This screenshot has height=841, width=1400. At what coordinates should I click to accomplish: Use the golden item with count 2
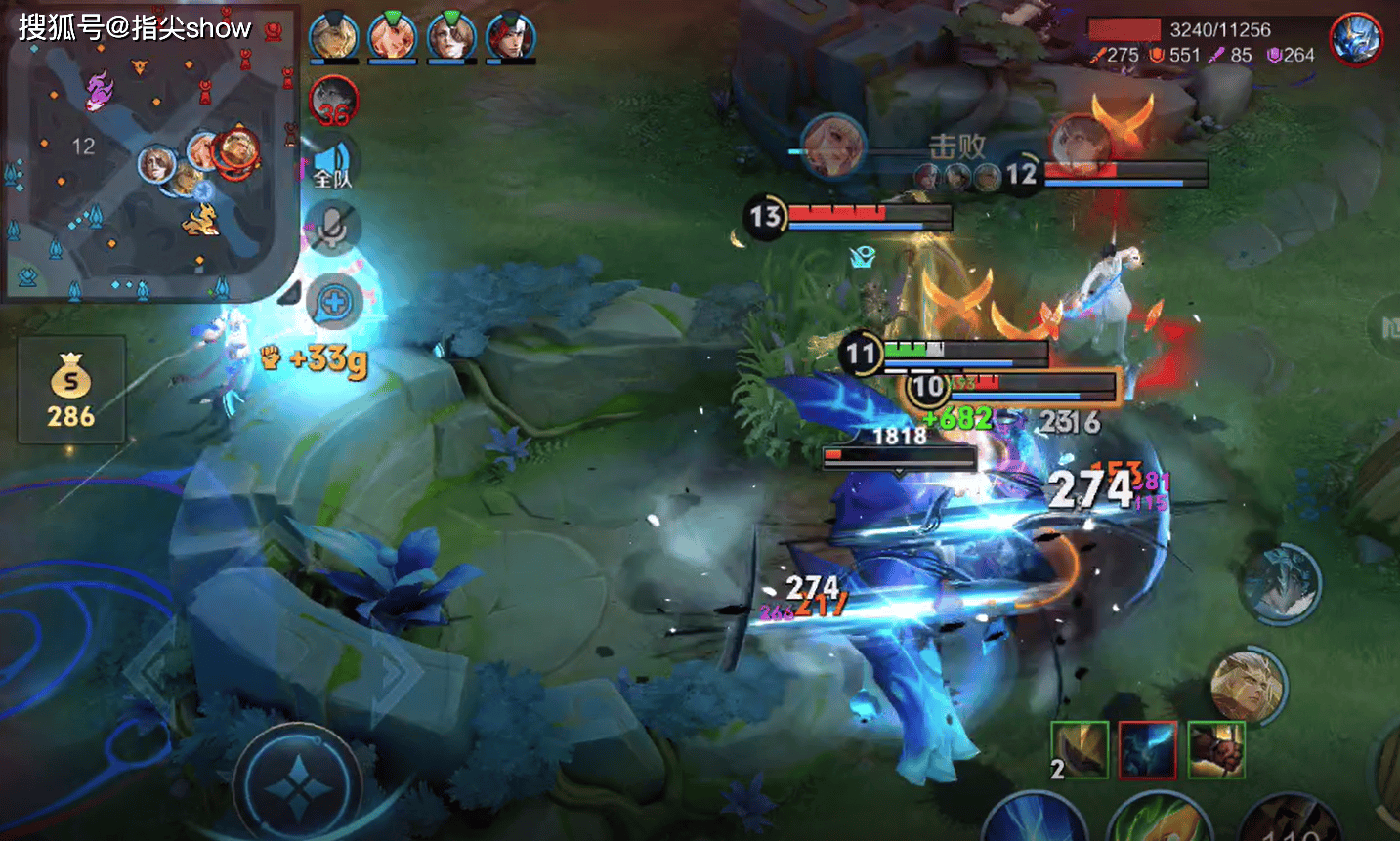pos(1080,750)
